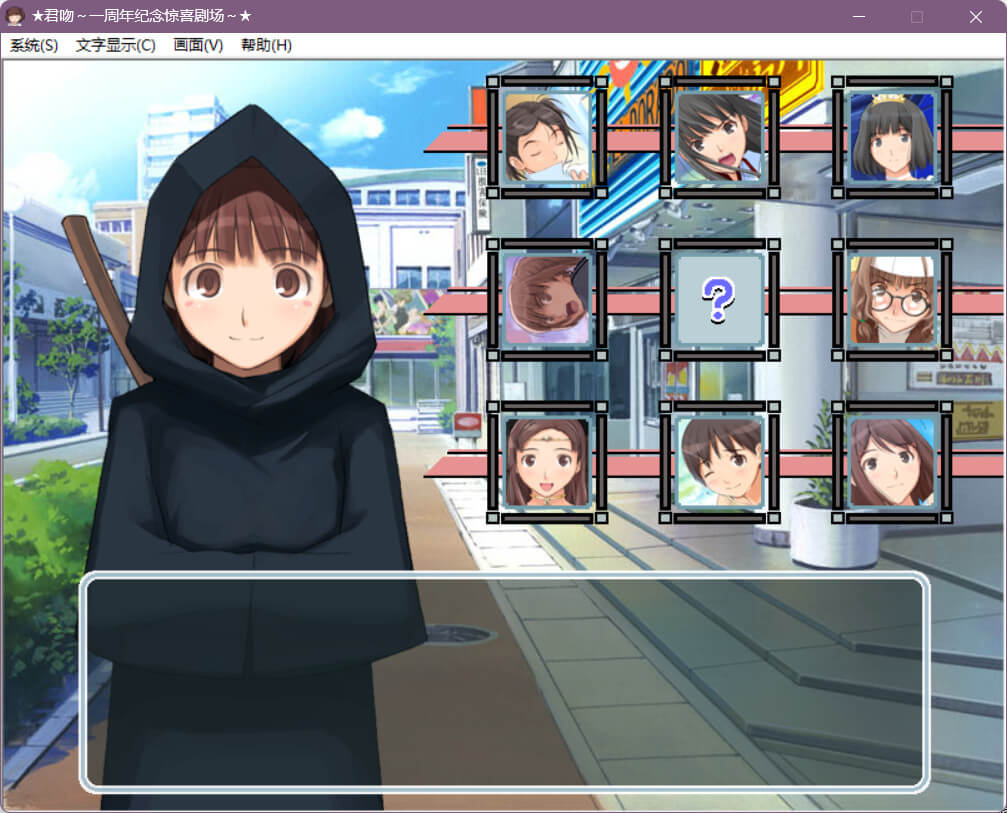Pick the long-haired girl with forehead chain
The image size is (1007, 813).
click(x=547, y=462)
